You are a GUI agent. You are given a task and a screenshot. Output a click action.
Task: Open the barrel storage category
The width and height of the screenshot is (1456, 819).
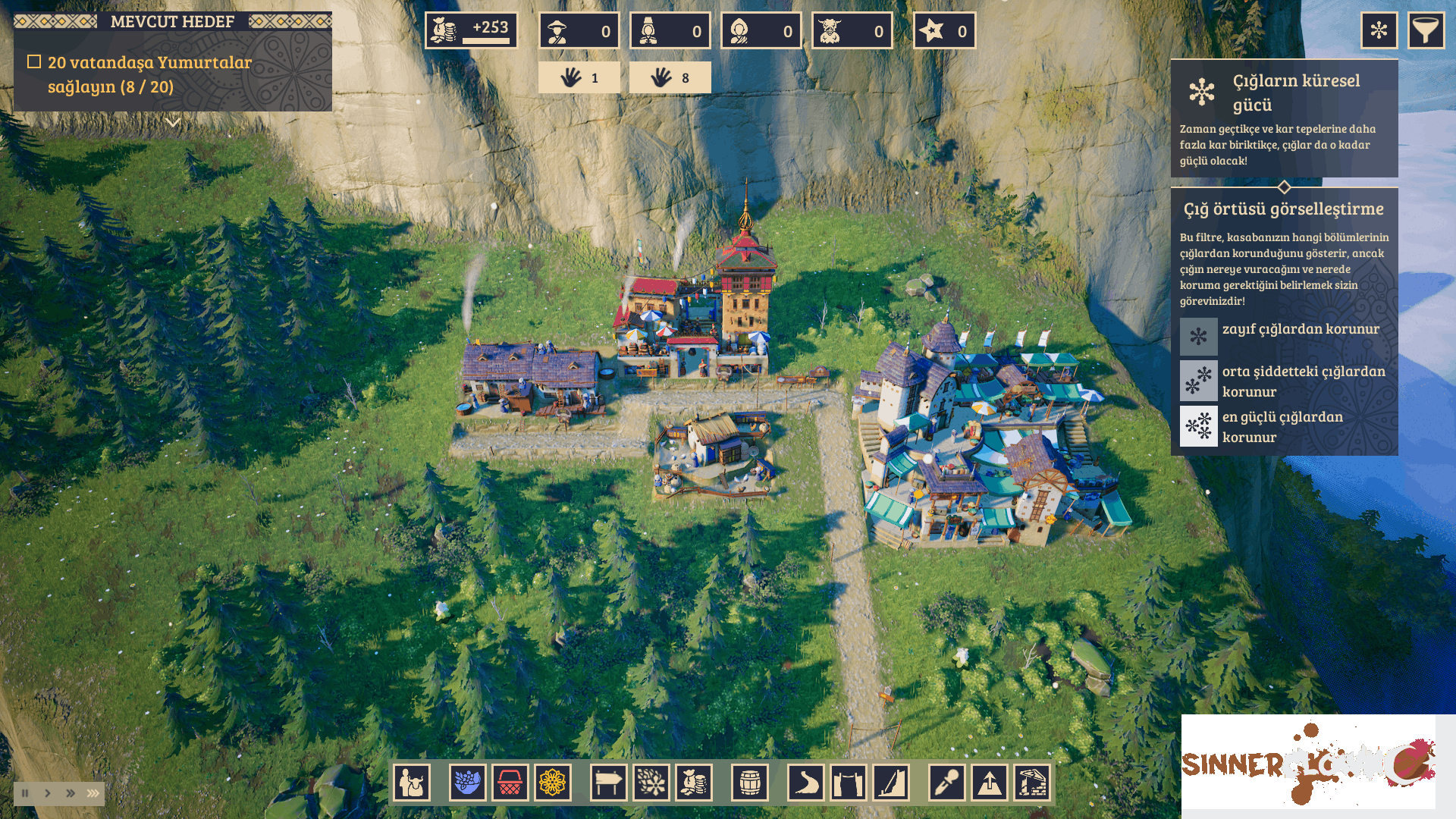749,782
